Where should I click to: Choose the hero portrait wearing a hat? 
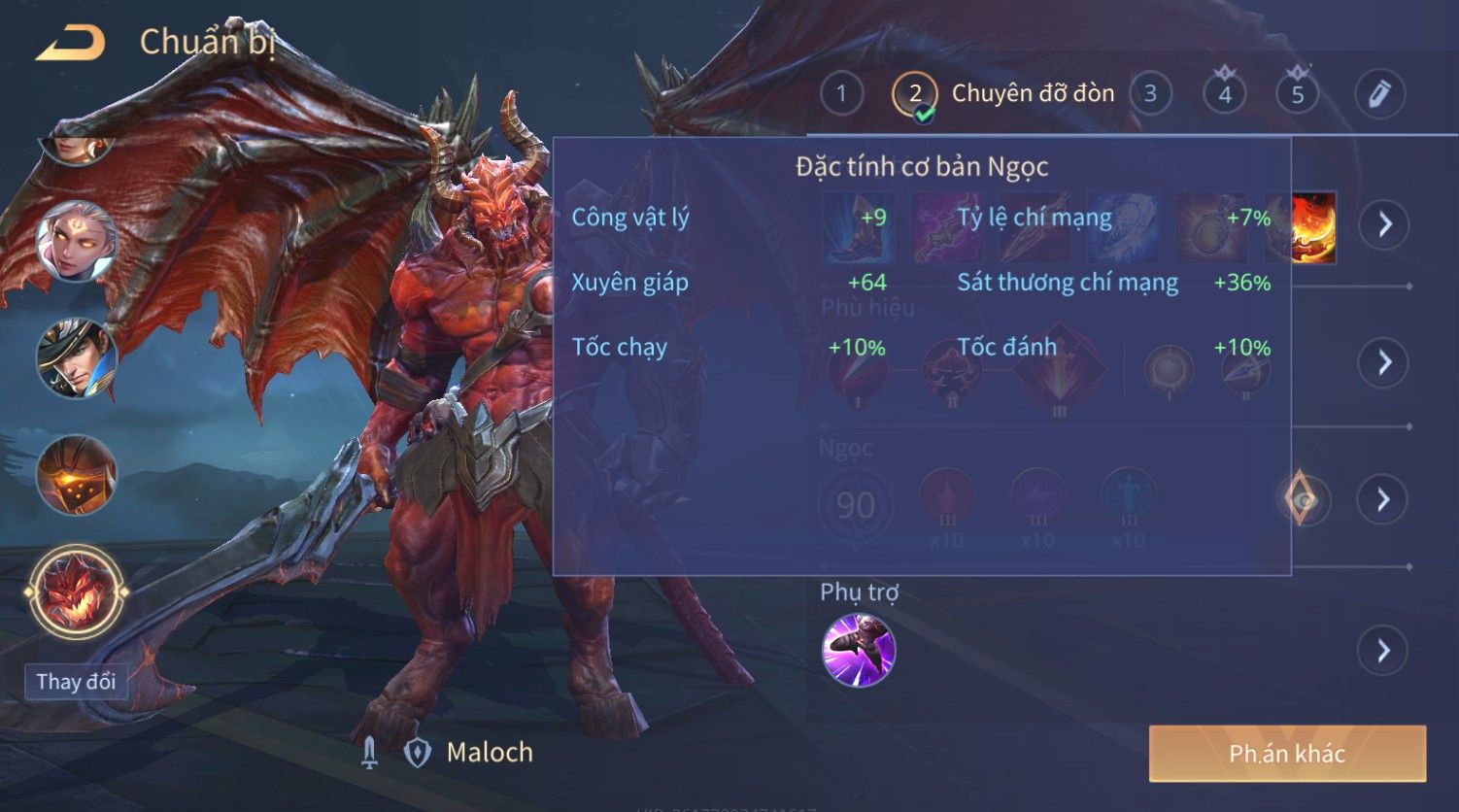click(x=76, y=357)
